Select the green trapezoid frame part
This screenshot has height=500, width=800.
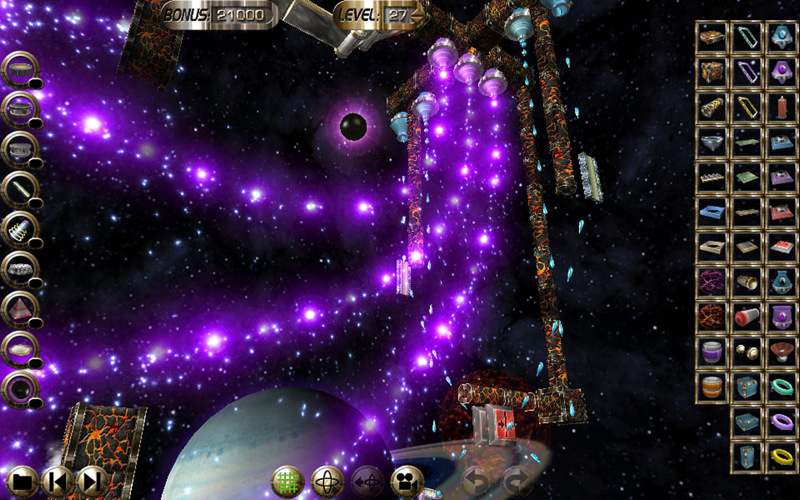746,37
